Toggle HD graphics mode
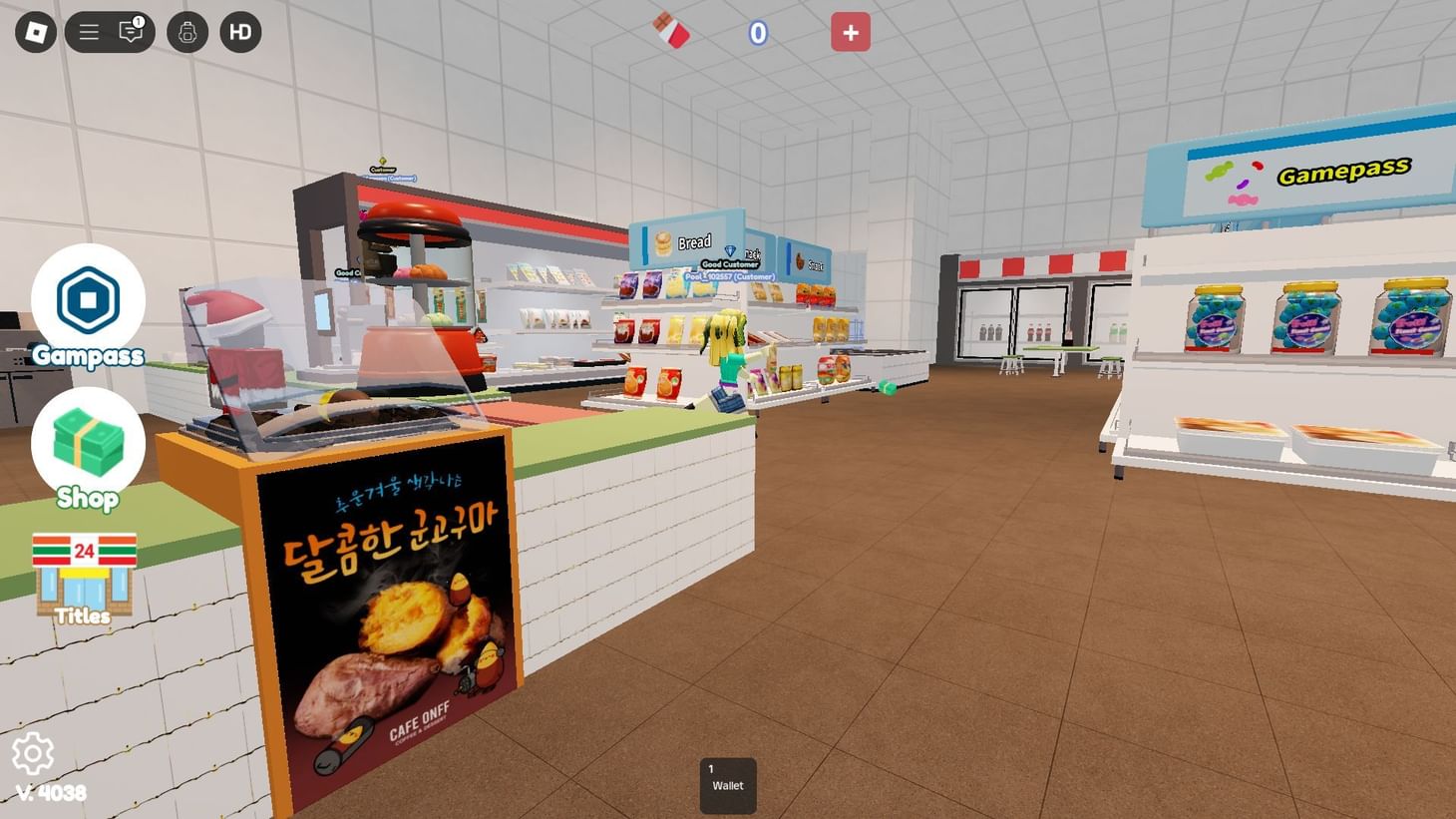Viewport: 1456px width, 819px height. pyautogui.click(x=239, y=31)
